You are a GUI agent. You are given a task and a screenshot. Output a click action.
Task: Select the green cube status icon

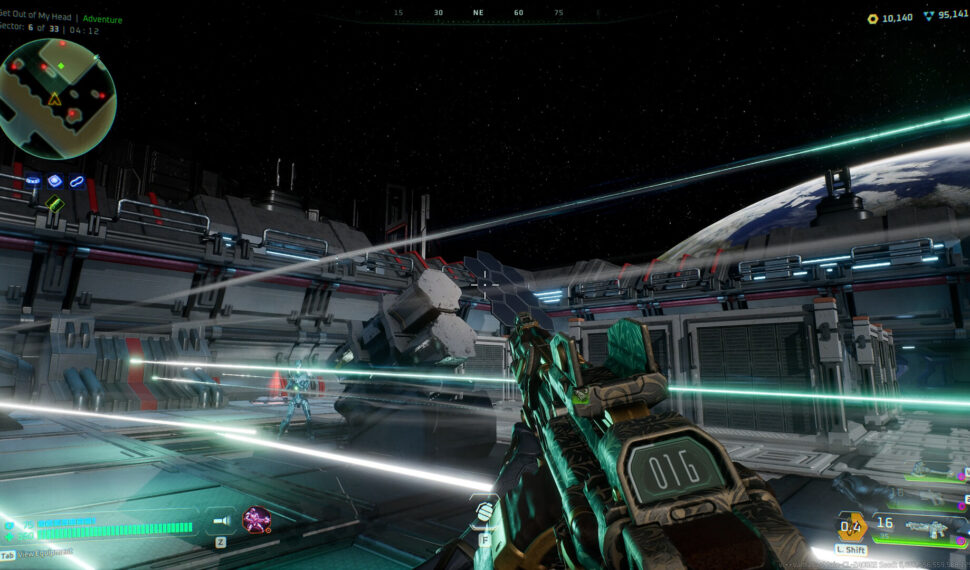(x=54, y=203)
